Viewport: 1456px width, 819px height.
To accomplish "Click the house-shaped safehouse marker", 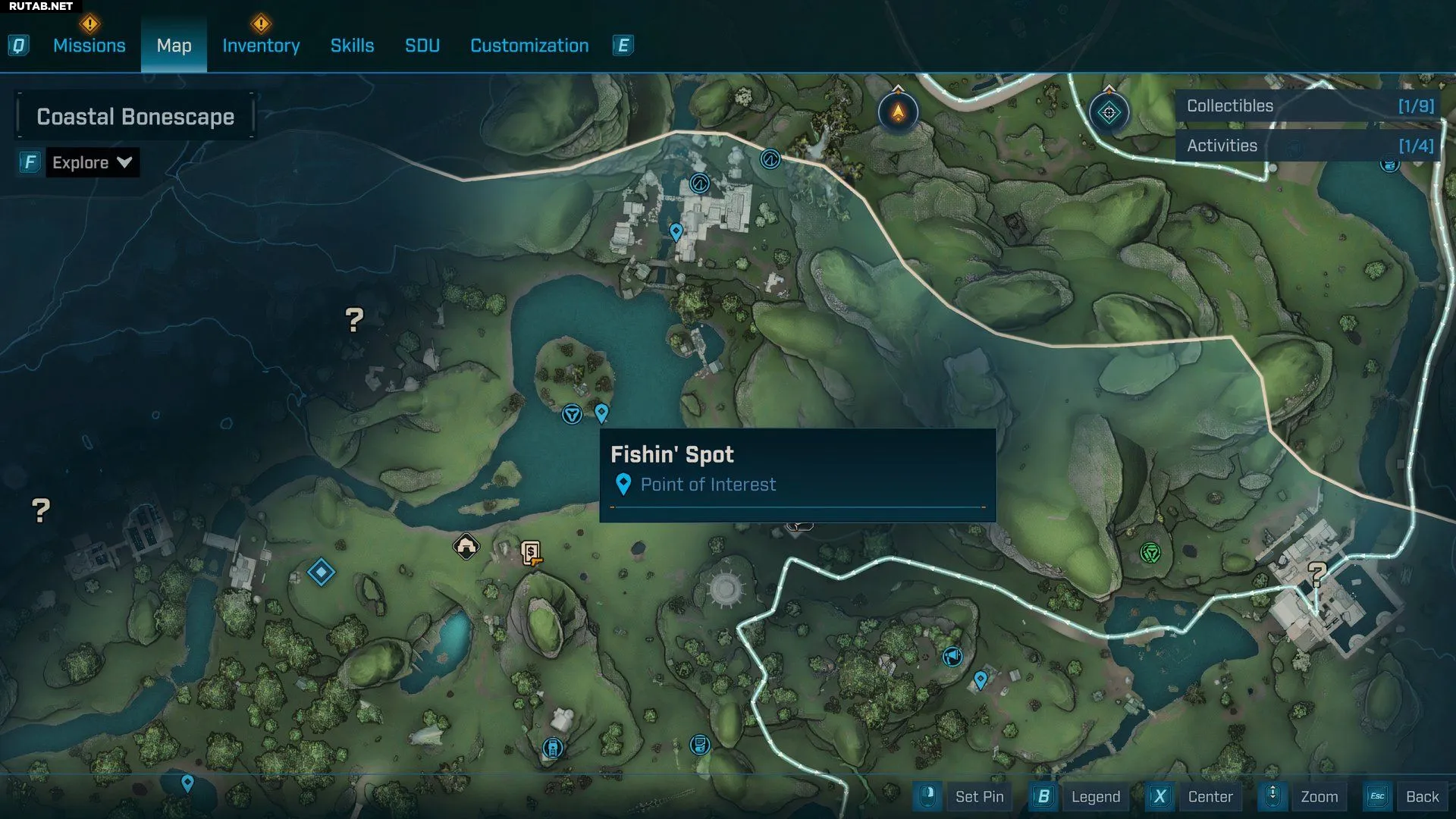I will [x=466, y=546].
